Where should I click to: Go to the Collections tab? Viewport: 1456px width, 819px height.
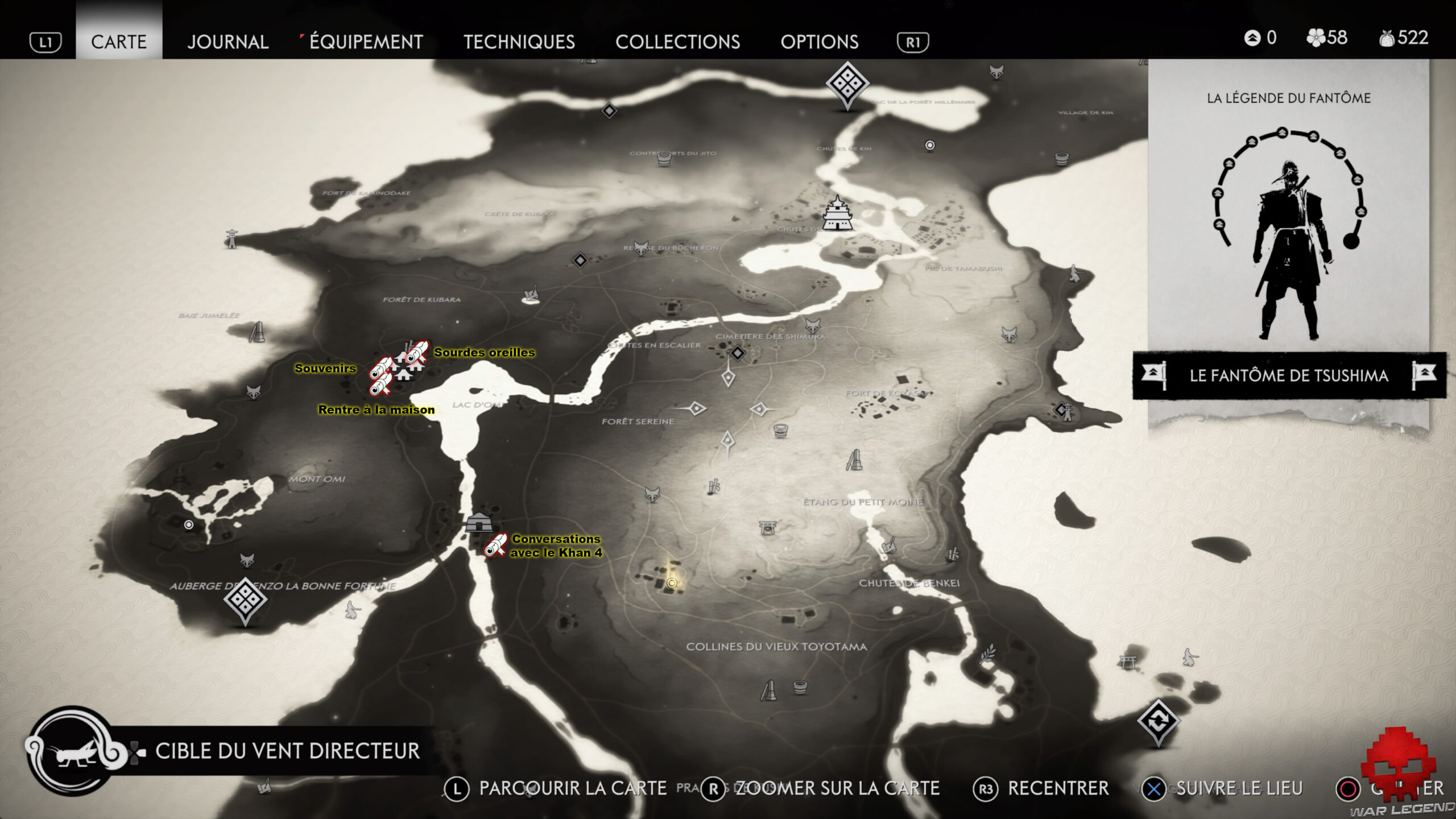click(x=677, y=42)
